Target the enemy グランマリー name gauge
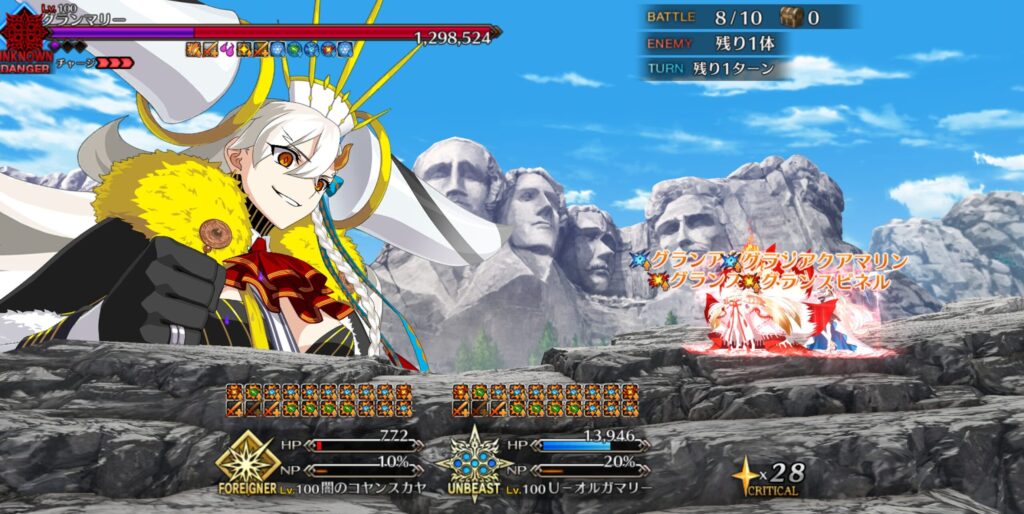 270,33
